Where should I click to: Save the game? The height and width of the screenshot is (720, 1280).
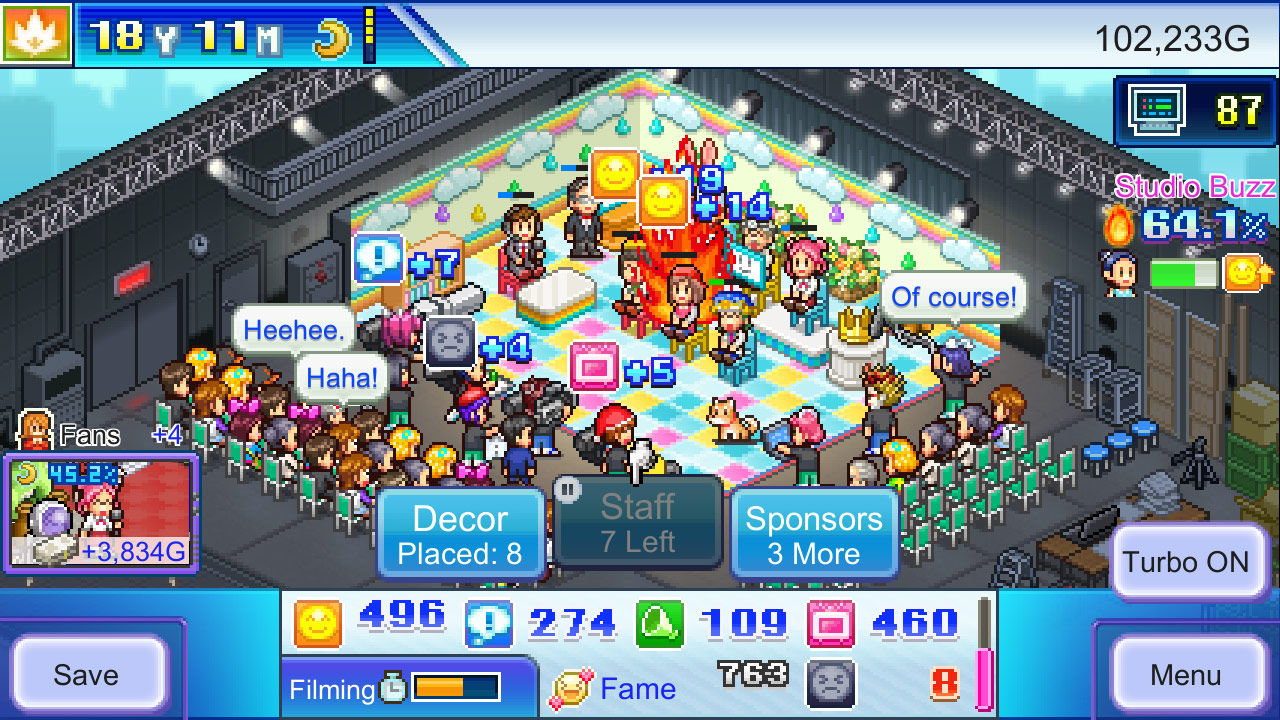[88, 674]
